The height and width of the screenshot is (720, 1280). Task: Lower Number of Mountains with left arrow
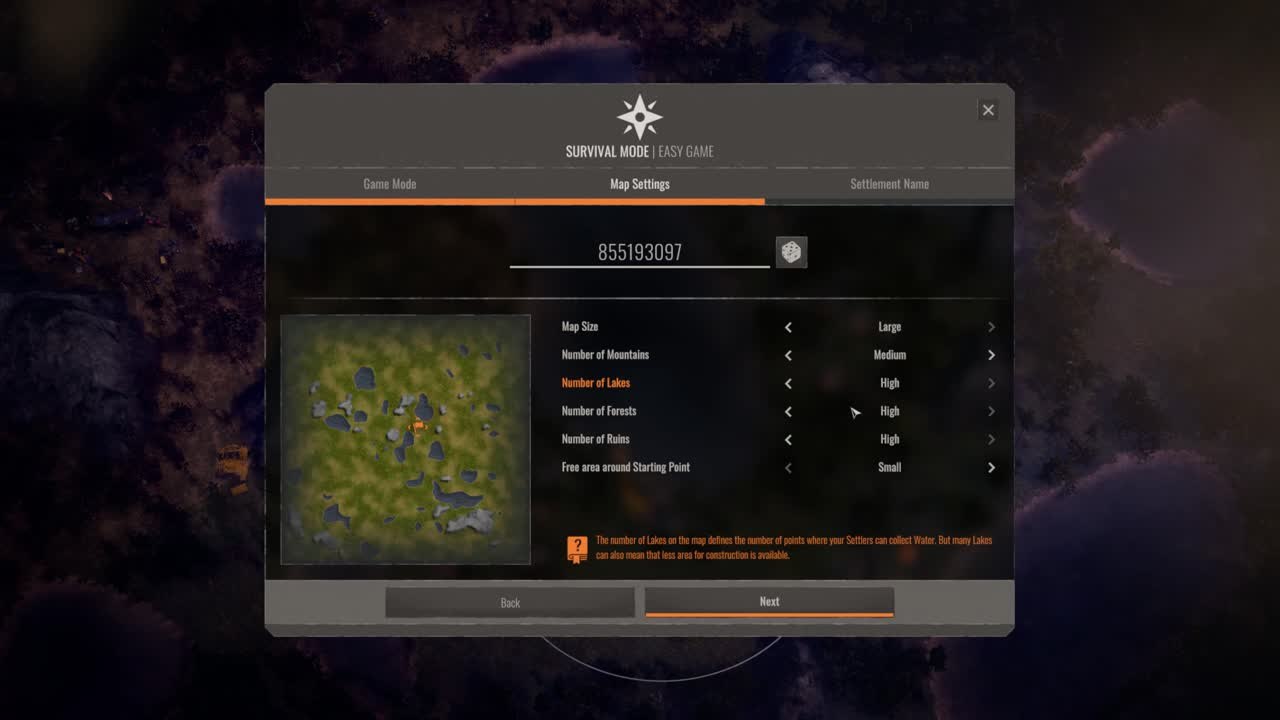point(788,355)
